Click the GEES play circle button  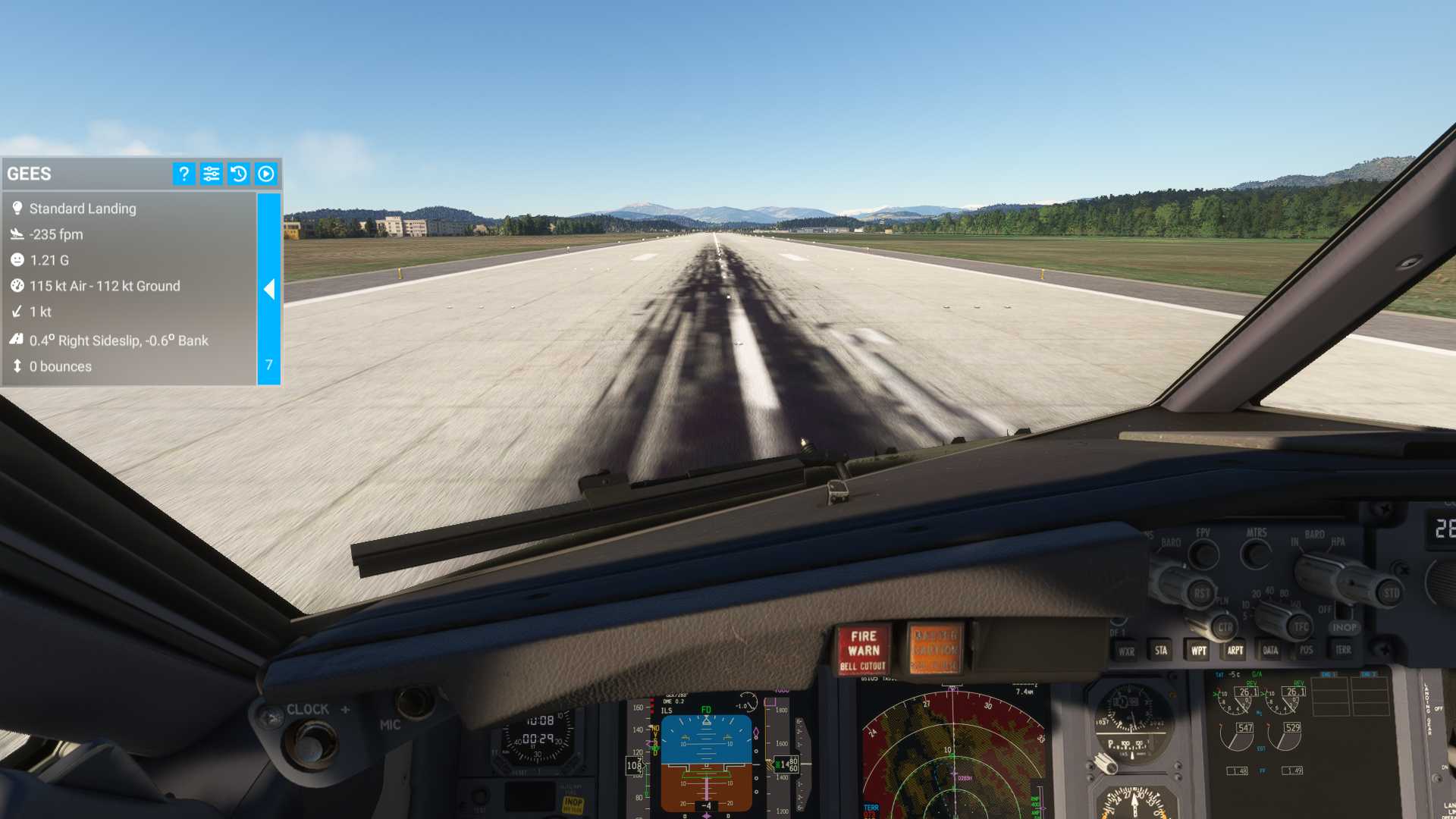(265, 174)
